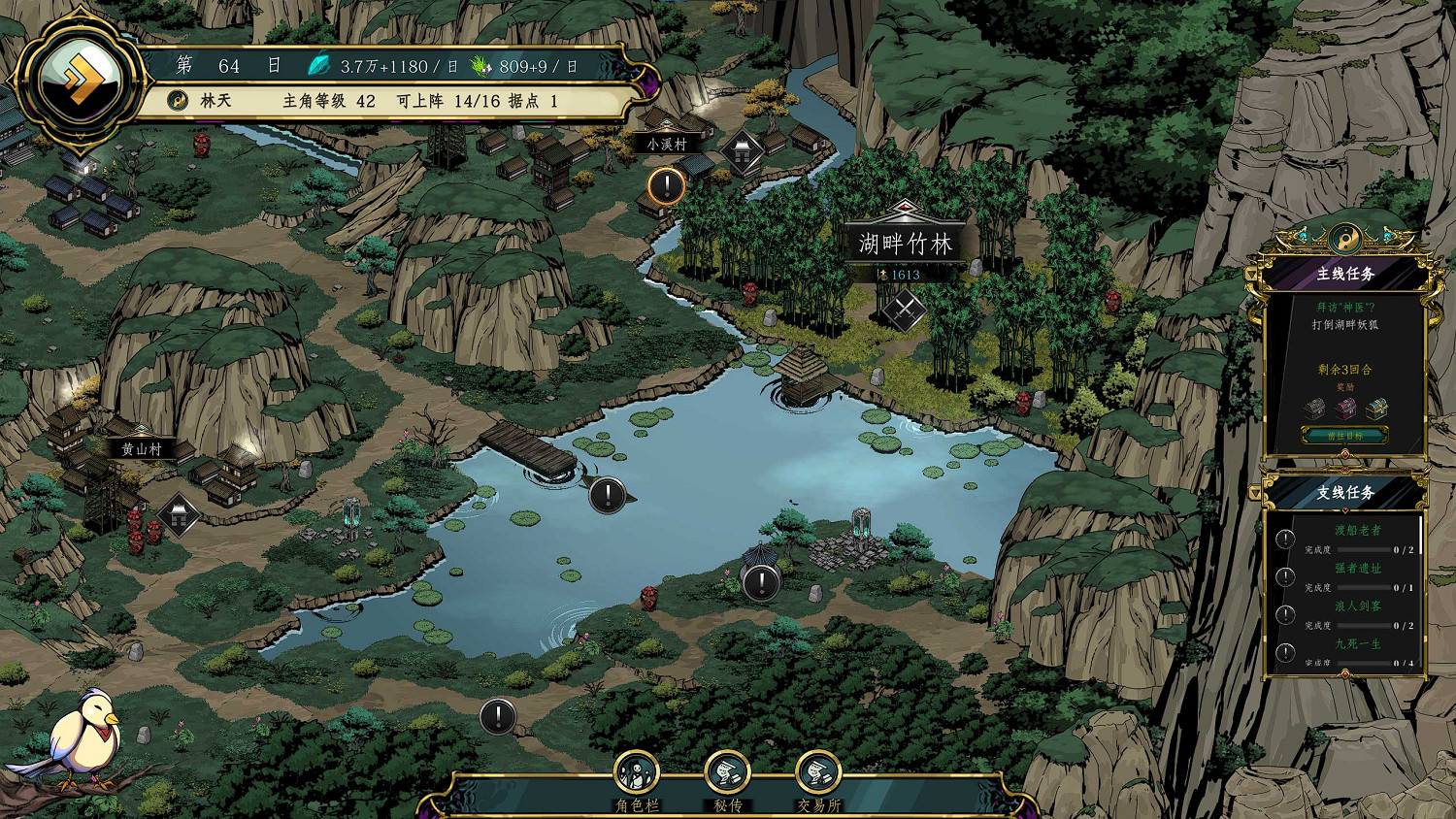Image resolution: width=1456 pixels, height=819 pixels.
Task: Open the 交易所 trading post
Action: pyautogui.click(x=818, y=775)
